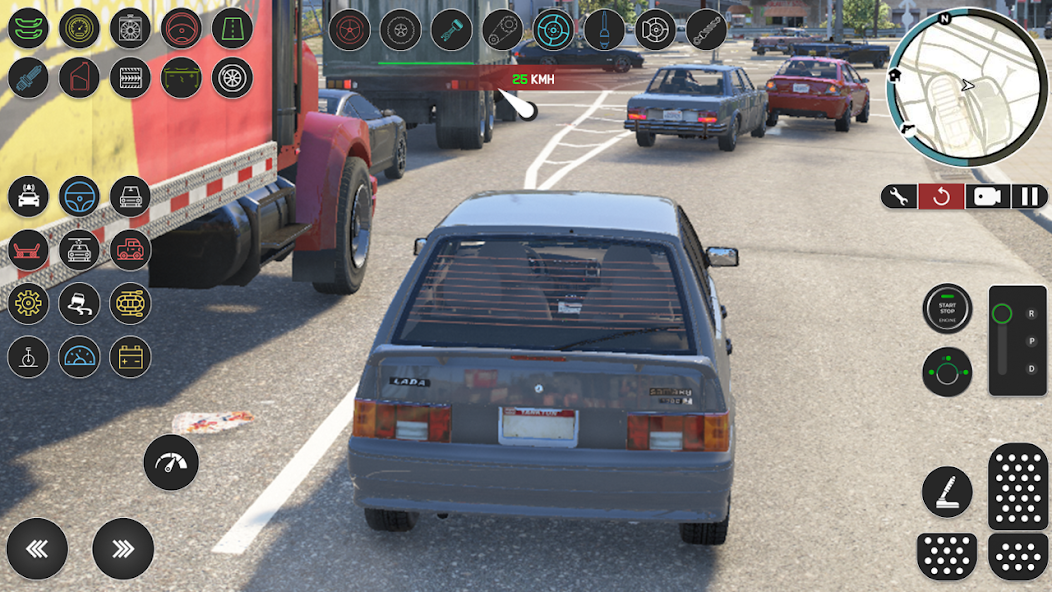
Task: Choose the red steering wheel icon at top
Action: coord(181,28)
